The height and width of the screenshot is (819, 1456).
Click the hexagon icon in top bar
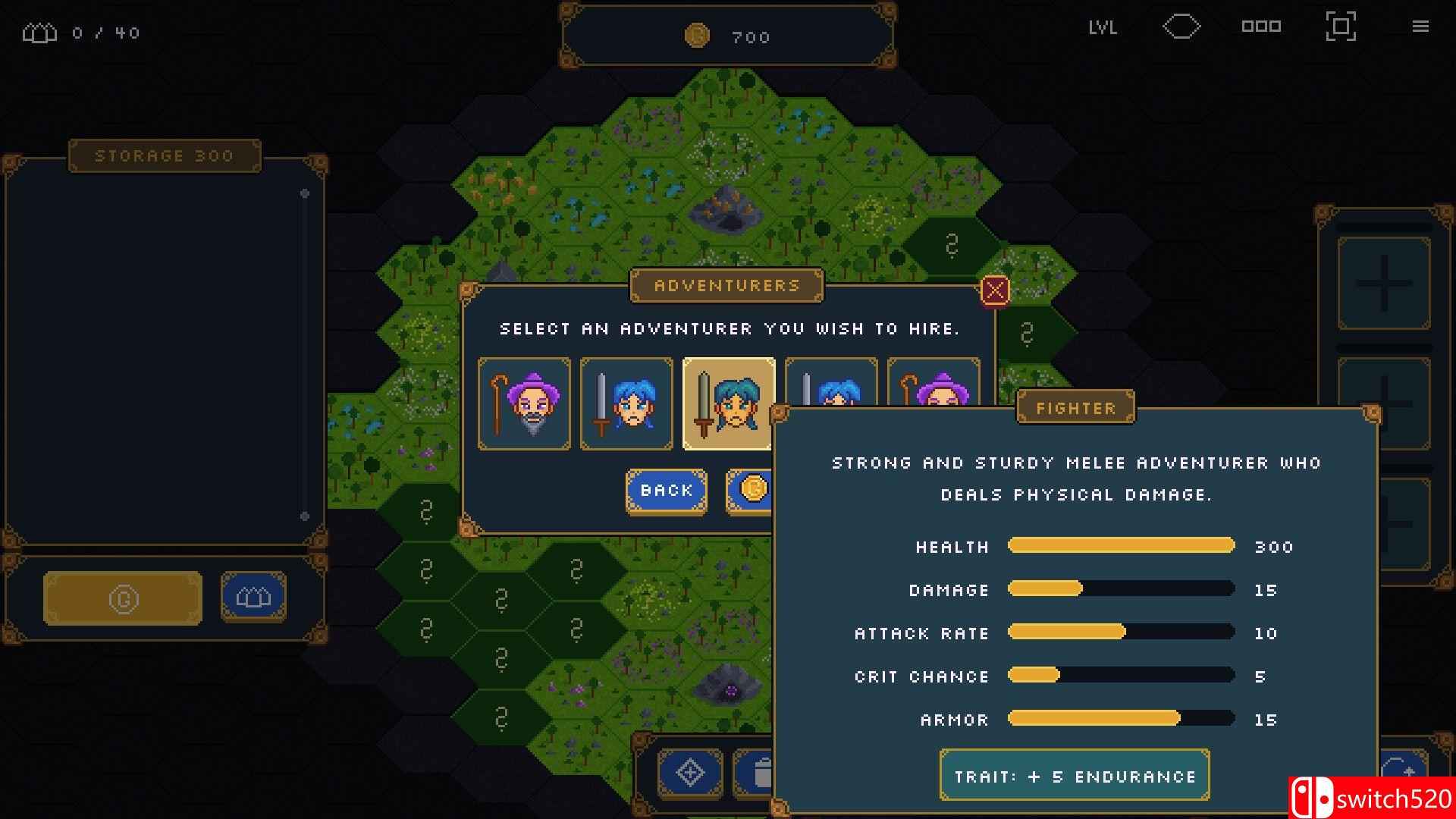(1181, 27)
